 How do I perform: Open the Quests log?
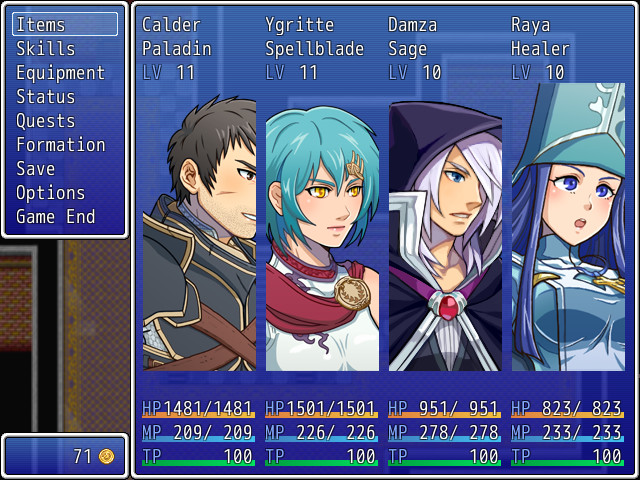pos(64,121)
